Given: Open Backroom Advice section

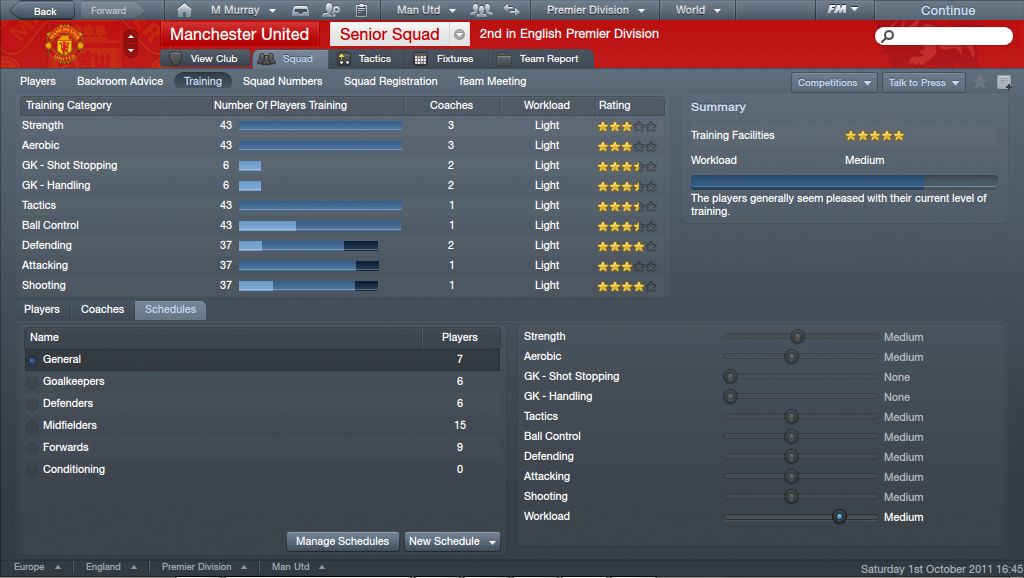Looking at the screenshot, I should point(120,81).
